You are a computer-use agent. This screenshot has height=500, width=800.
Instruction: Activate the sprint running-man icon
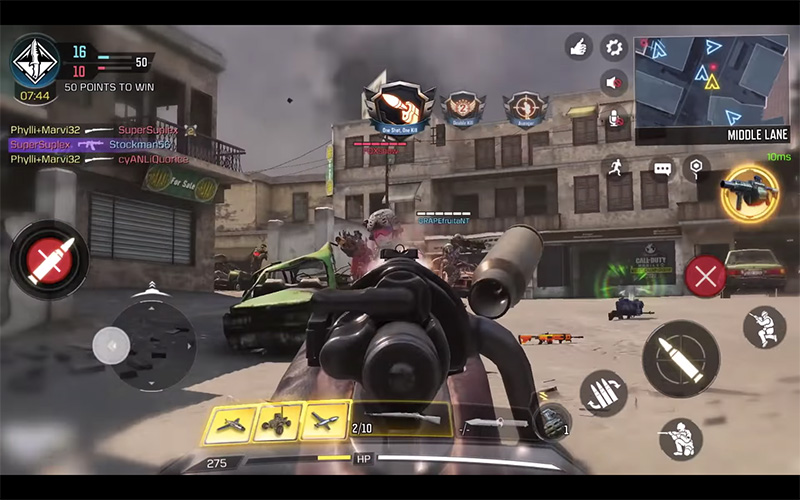point(614,168)
